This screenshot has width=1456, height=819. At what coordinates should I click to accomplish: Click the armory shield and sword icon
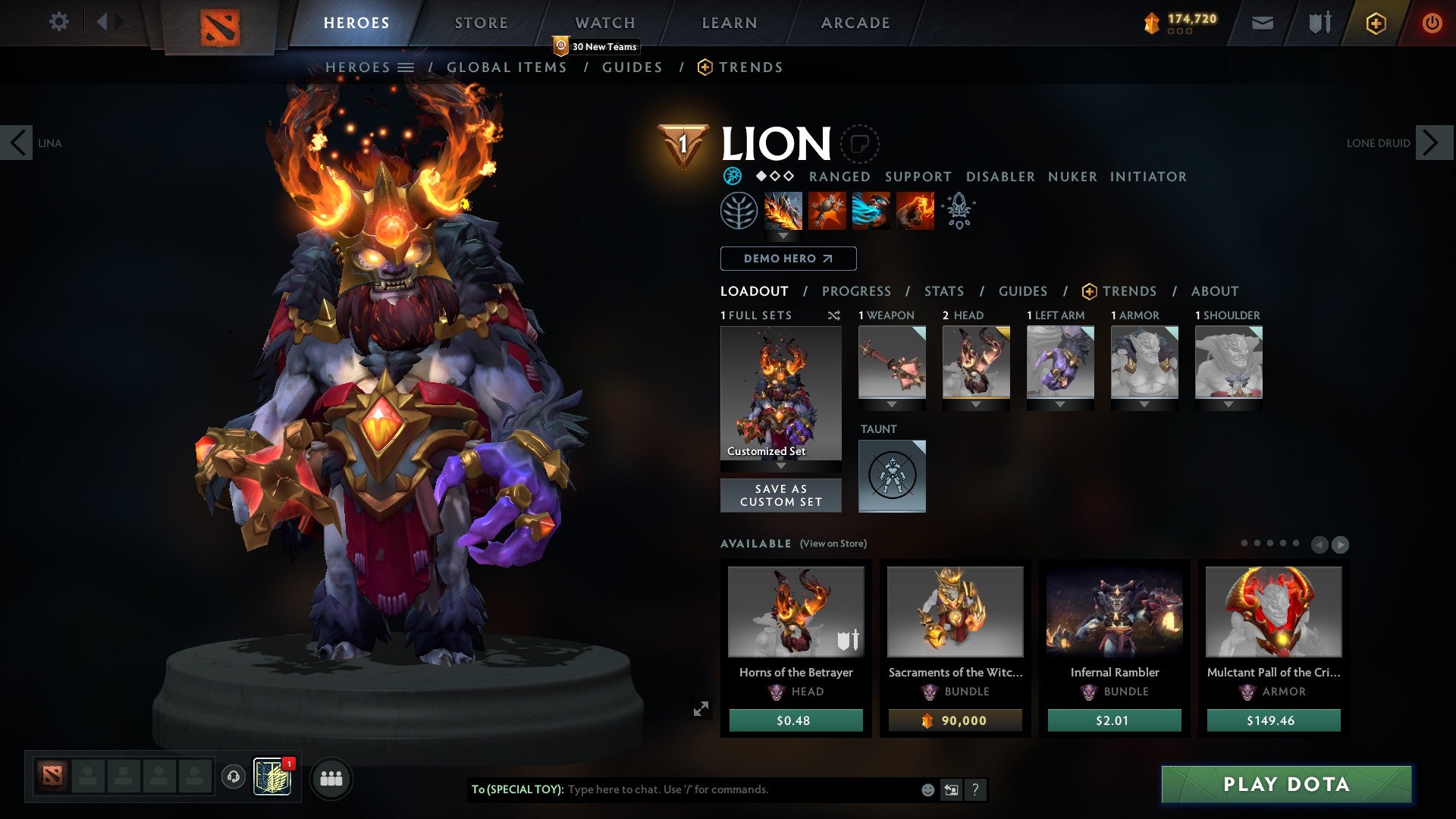(x=1319, y=23)
